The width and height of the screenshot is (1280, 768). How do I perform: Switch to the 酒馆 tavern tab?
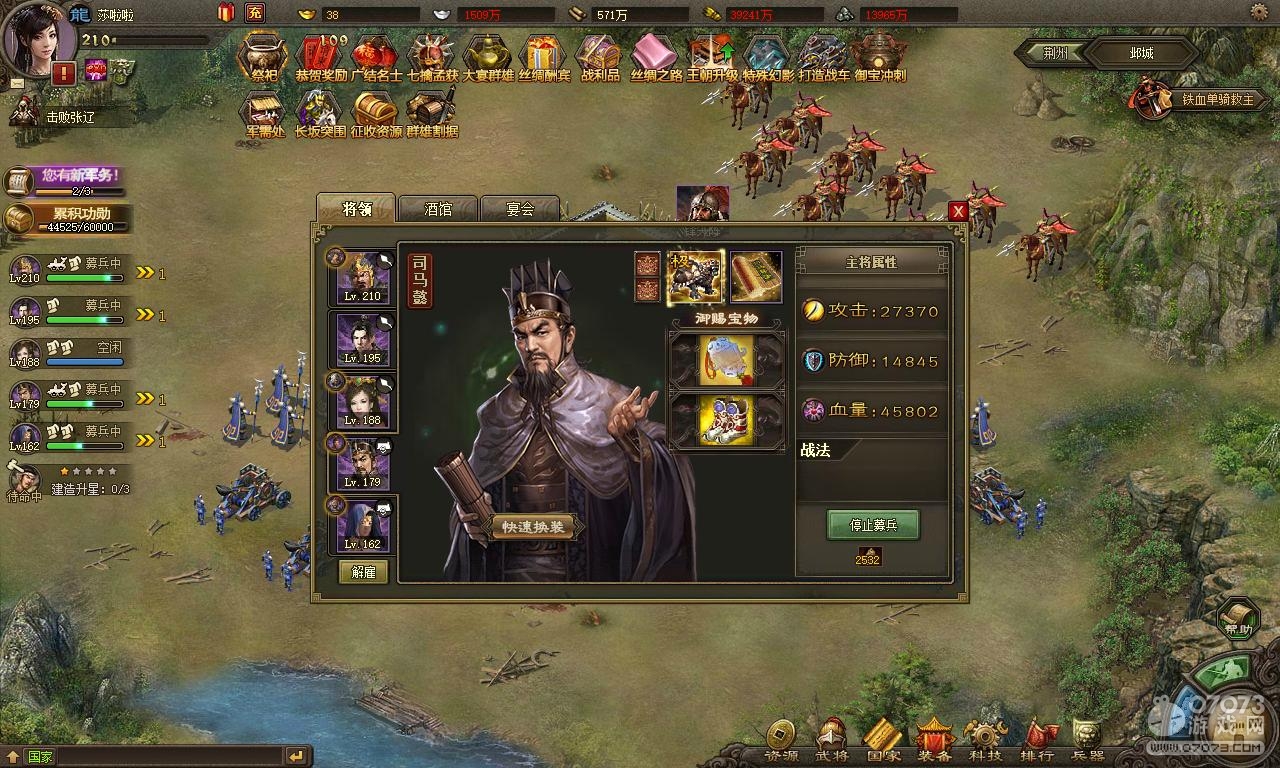click(x=438, y=209)
